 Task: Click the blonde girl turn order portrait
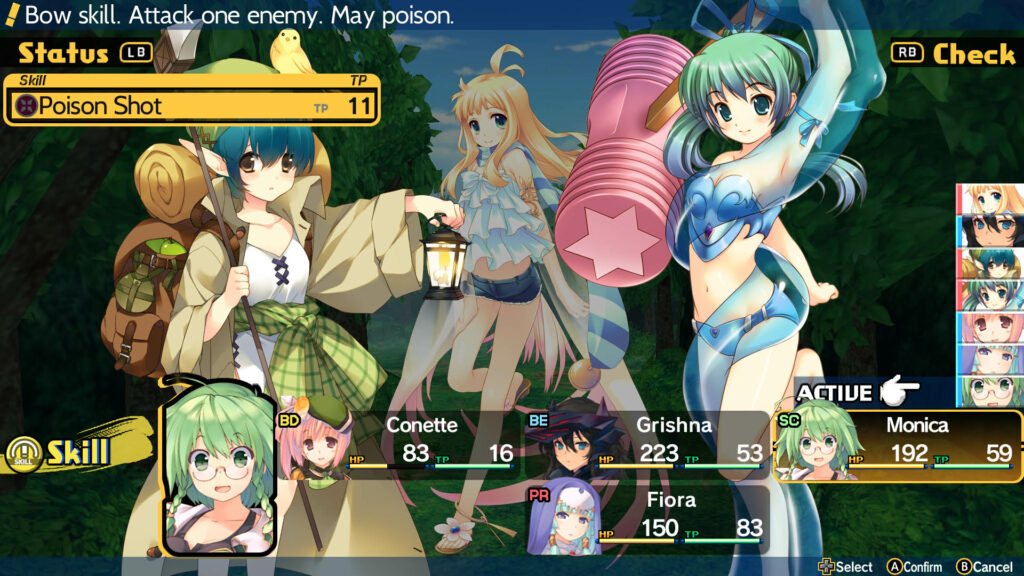click(989, 199)
